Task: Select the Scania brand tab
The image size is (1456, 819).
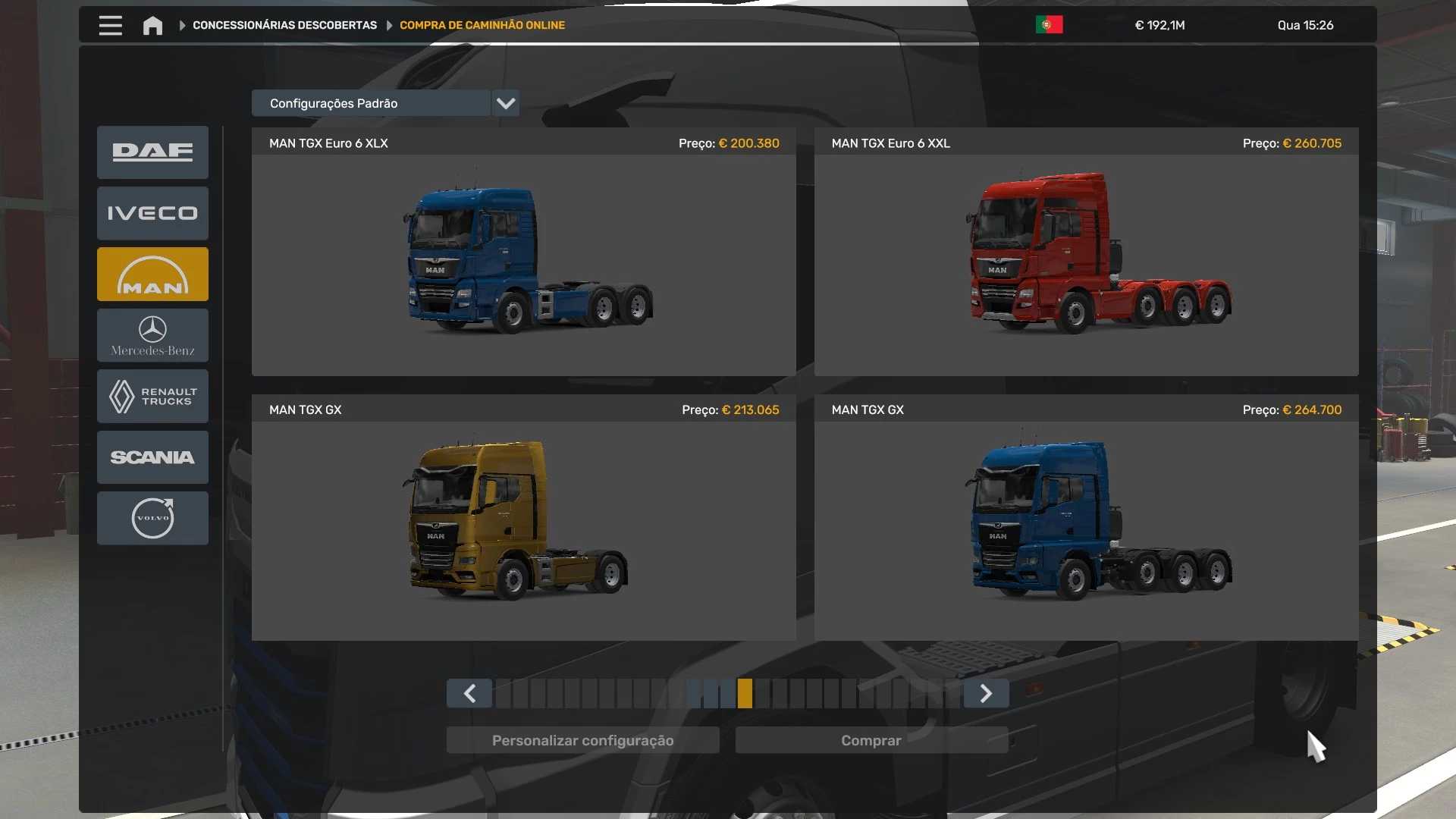Action: (152, 457)
